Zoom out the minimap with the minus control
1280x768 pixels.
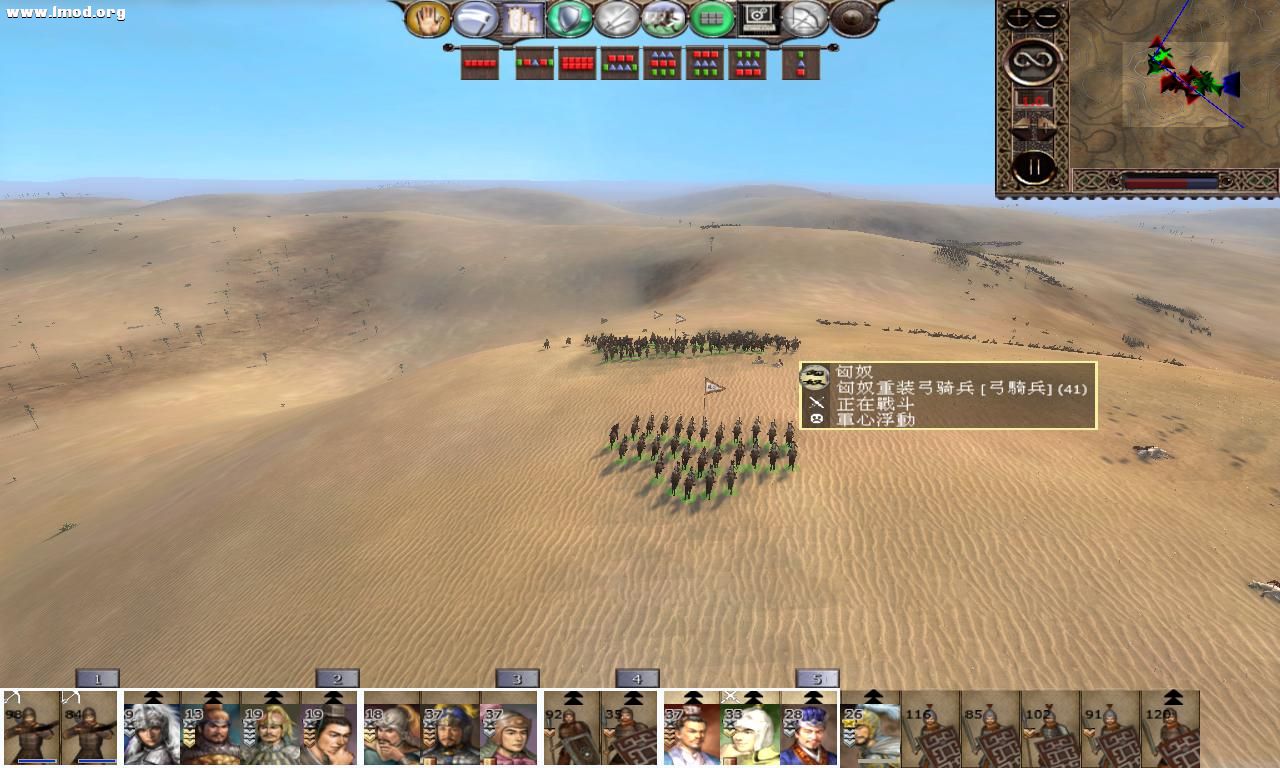click(1046, 16)
